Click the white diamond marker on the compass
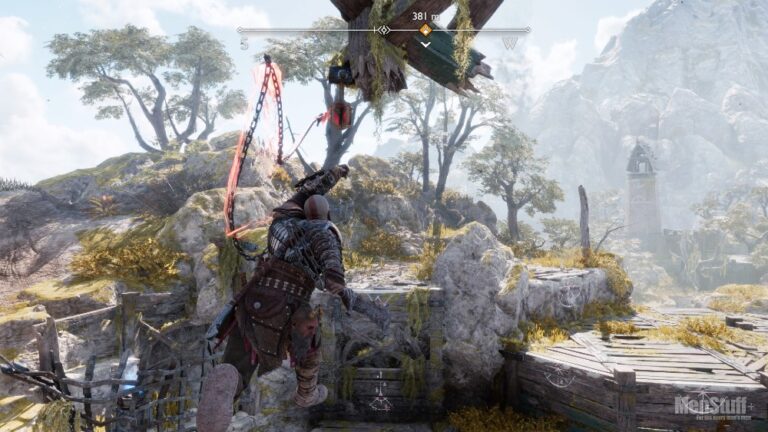The width and height of the screenshot is (768, 432). point(382,30)
